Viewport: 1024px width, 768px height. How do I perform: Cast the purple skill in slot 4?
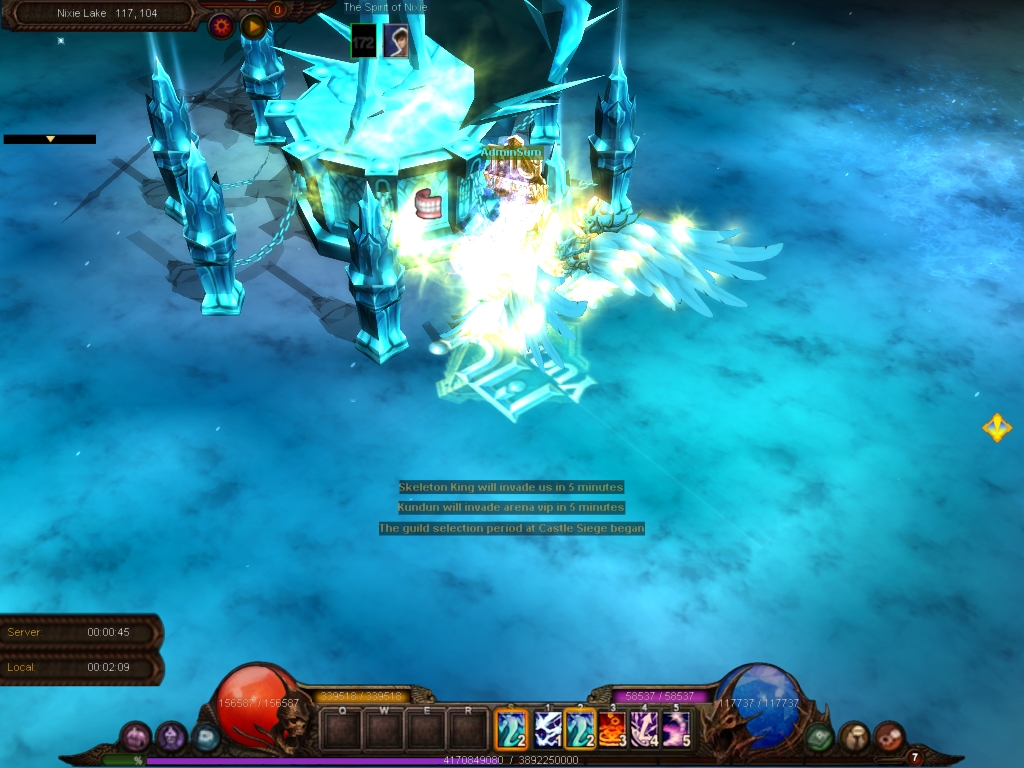tap(644, 730)
